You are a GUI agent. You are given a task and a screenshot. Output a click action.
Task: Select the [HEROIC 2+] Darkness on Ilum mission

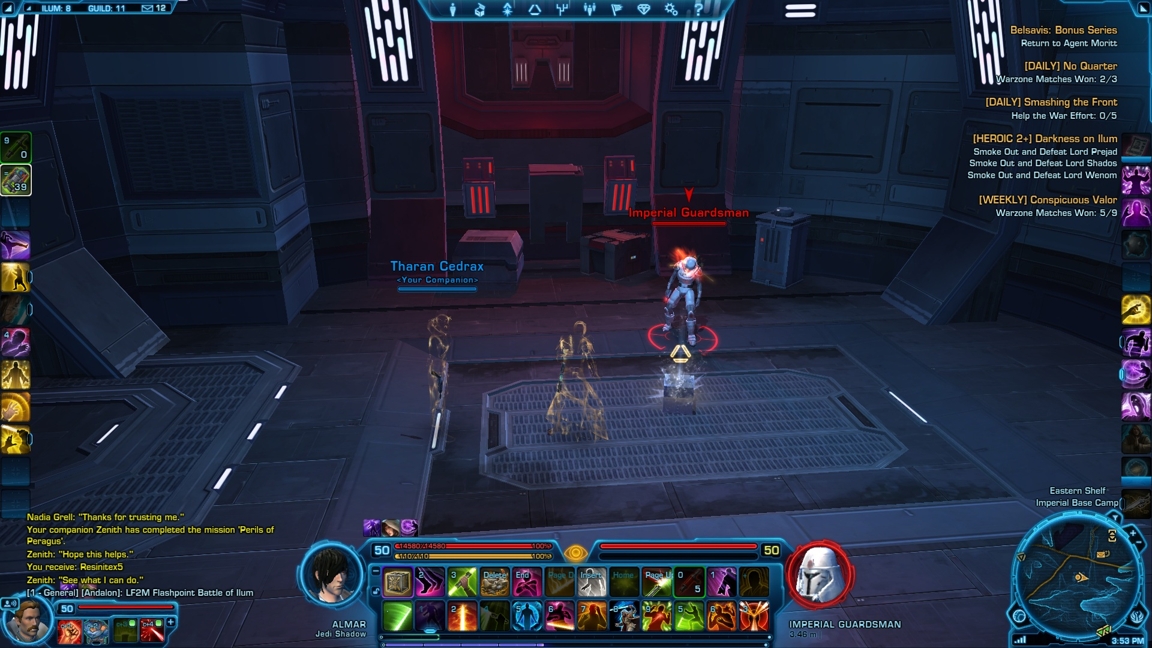pos(1044,139)
